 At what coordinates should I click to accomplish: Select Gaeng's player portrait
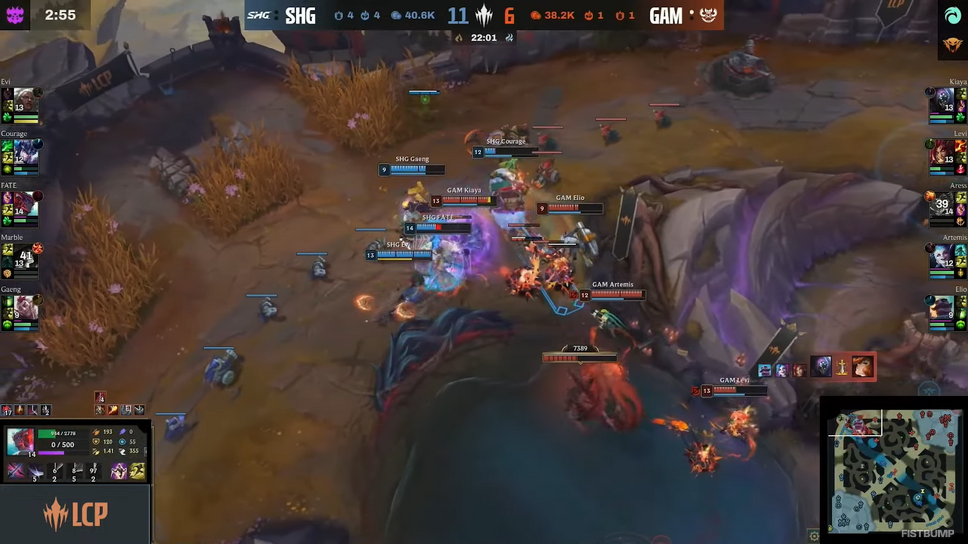[25, 308]
